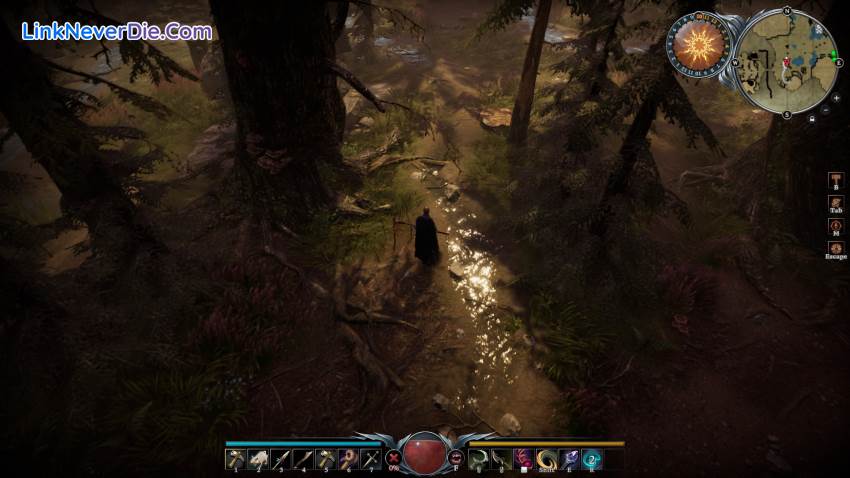Select the mallet in hotbar slot 1
Image resolution: width=850 pixels, height=478 pixels.
[235, 459]
